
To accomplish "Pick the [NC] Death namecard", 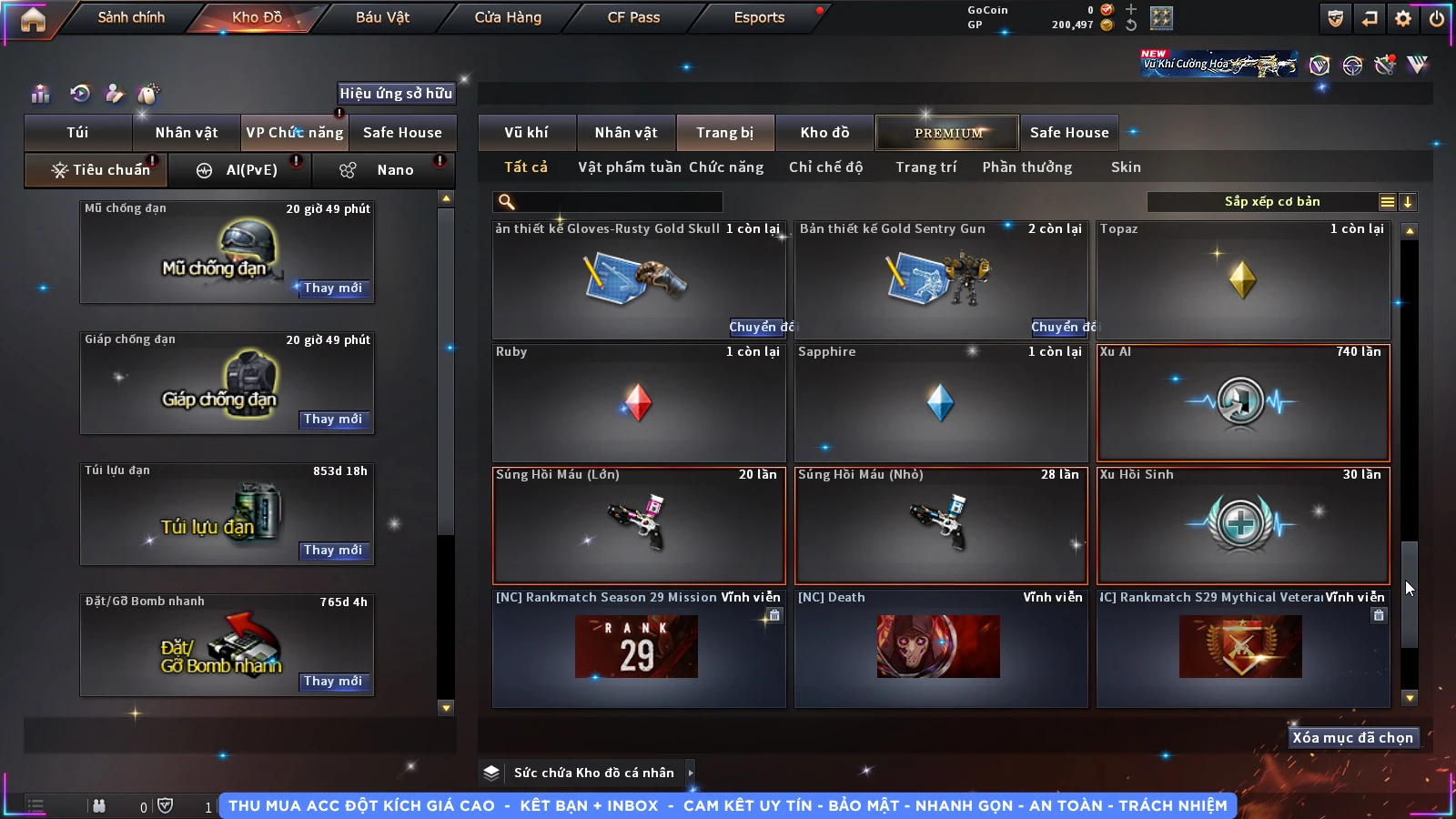I will pyautogui.click(x=940, y=648).
